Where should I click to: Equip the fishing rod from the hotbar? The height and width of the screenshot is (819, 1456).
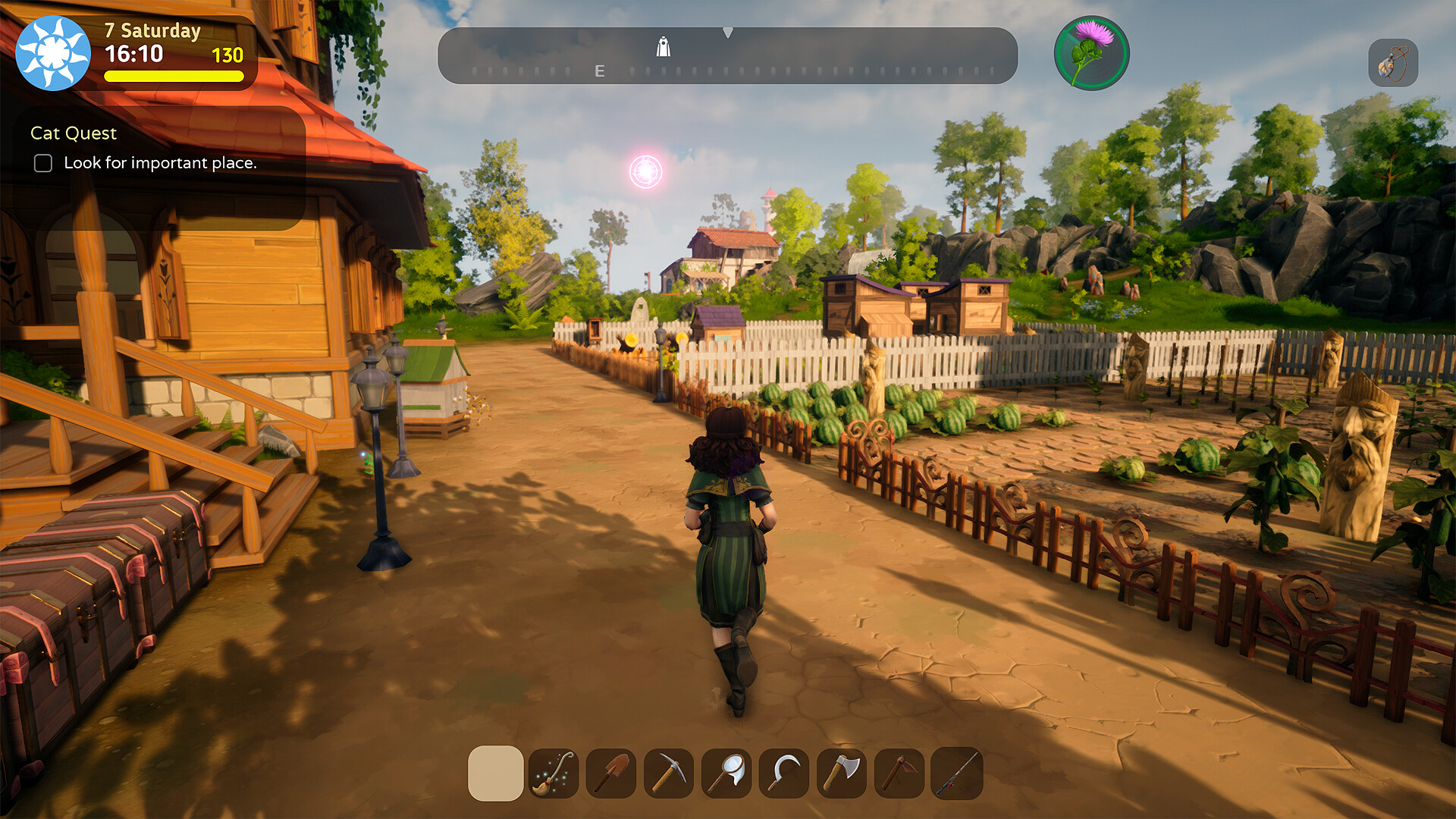pos(957,773)
